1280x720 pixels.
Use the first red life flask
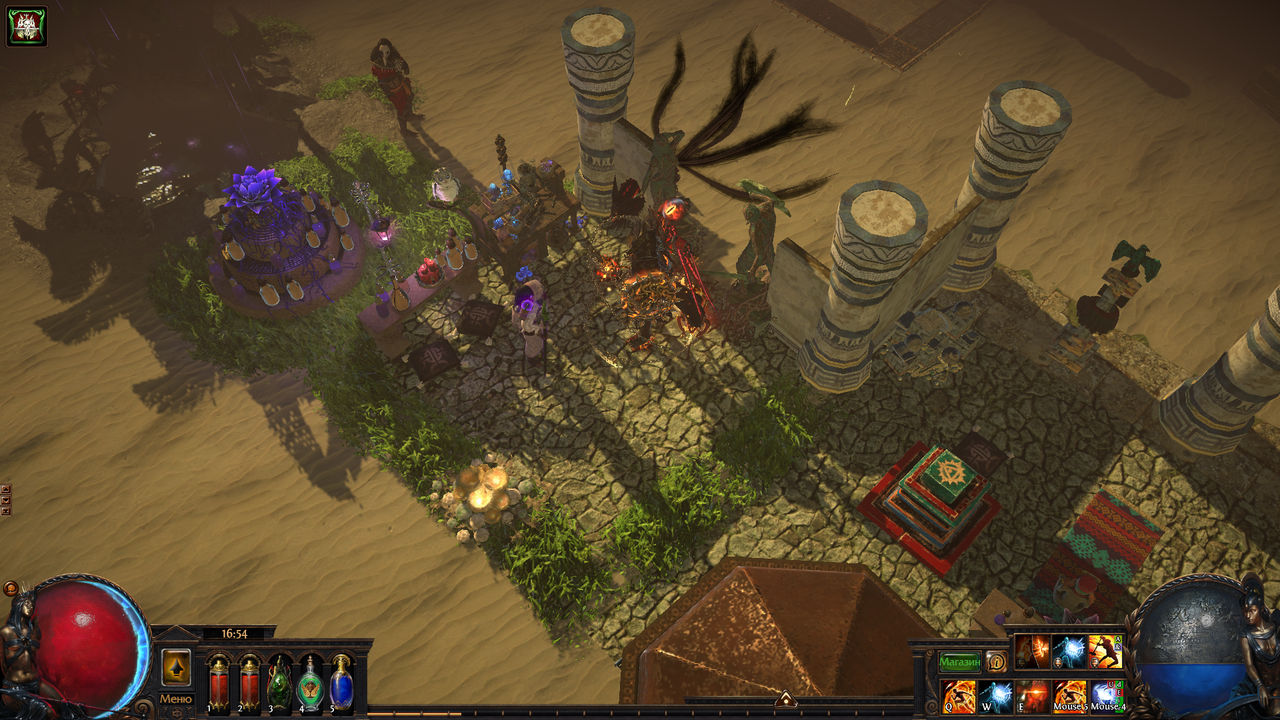[218, 685]
